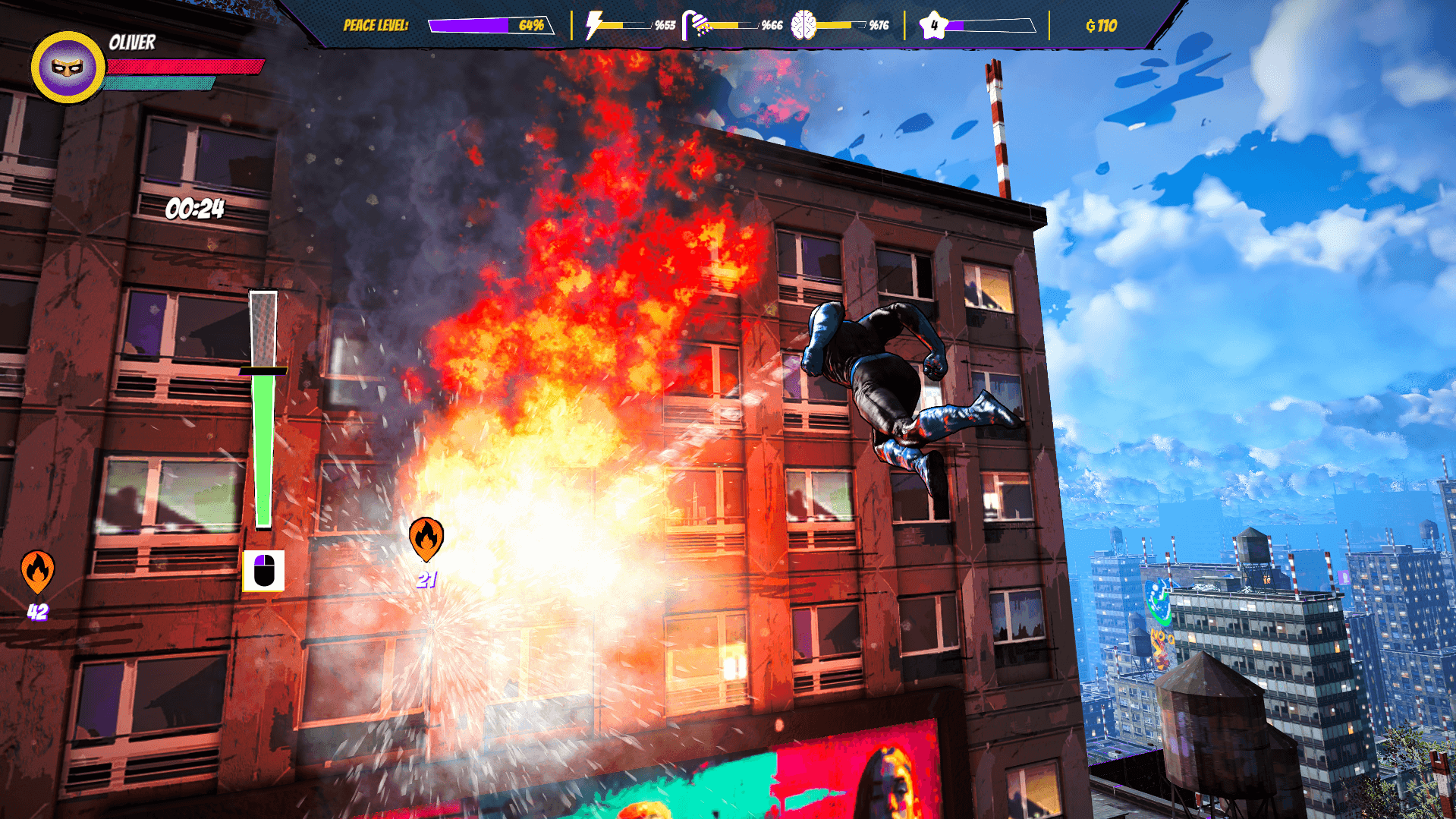
Task: Click Oliver's mask portrait icon
Action: coord(68,68)
